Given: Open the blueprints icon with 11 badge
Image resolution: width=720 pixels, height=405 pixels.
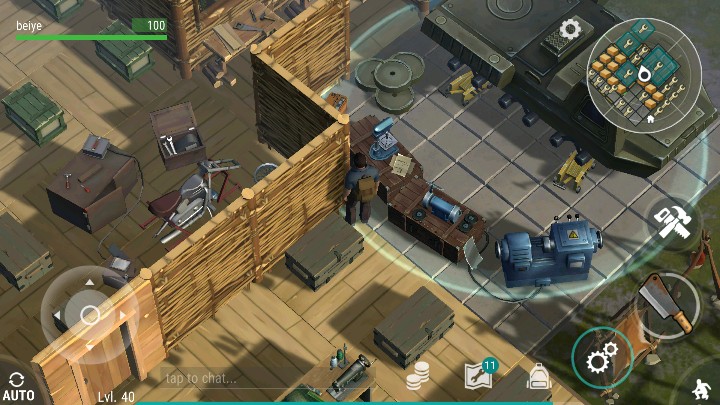Looking at the screenshot, I should click(x=479, y=375).
